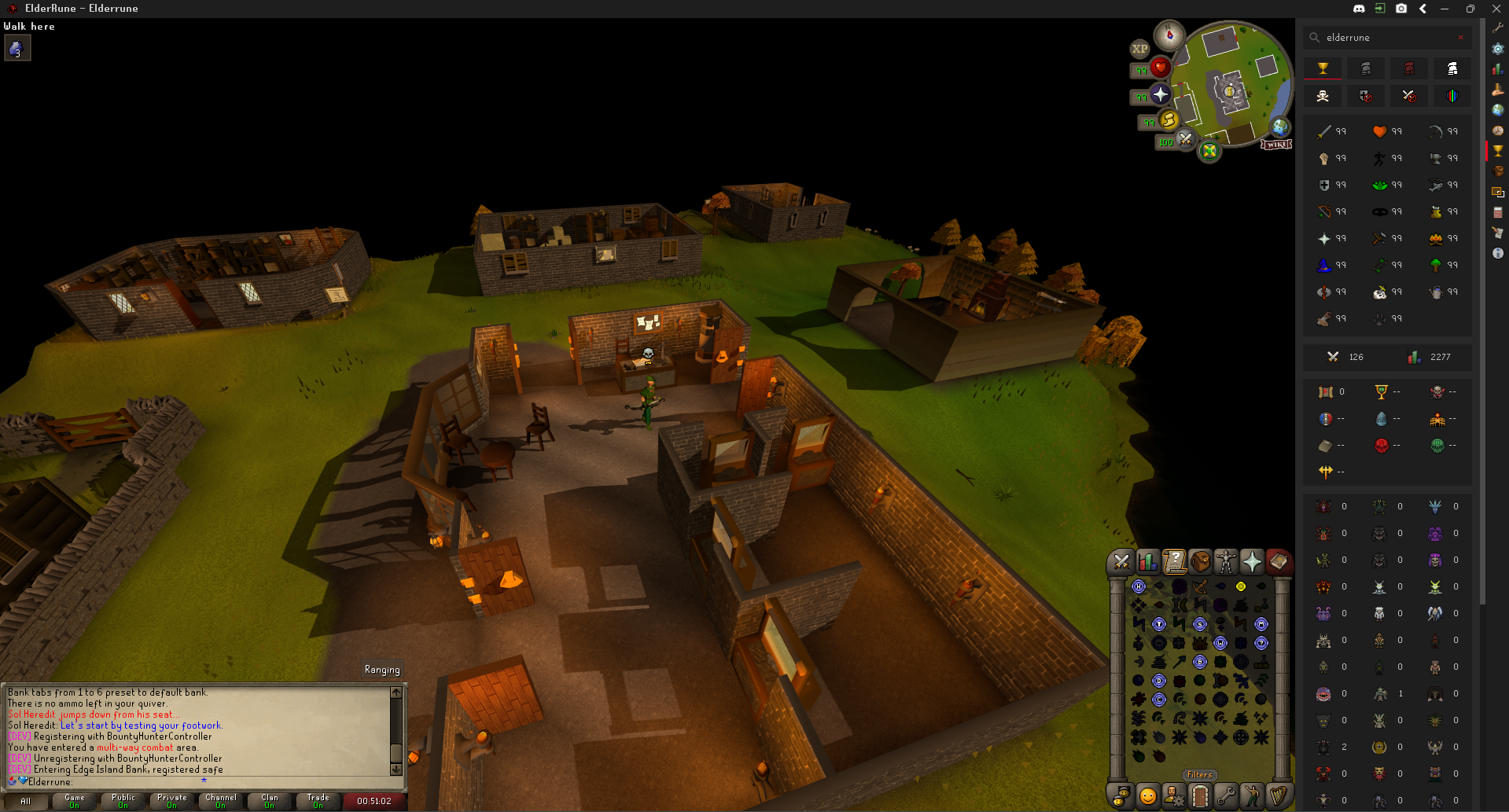Select the crossed-swords Combat Options tab
The image size is (1509, 812).
[1121, 562]
